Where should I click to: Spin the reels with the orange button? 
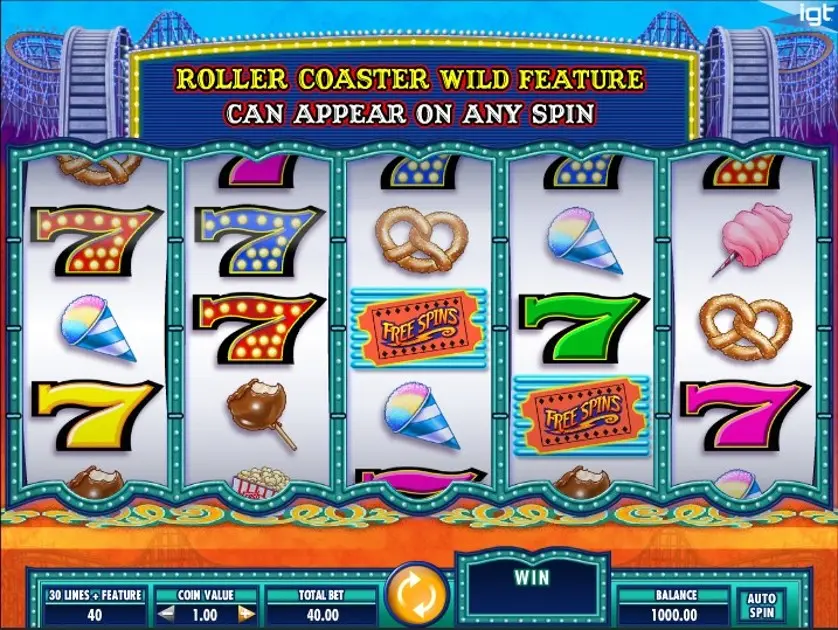click(416, 594)
